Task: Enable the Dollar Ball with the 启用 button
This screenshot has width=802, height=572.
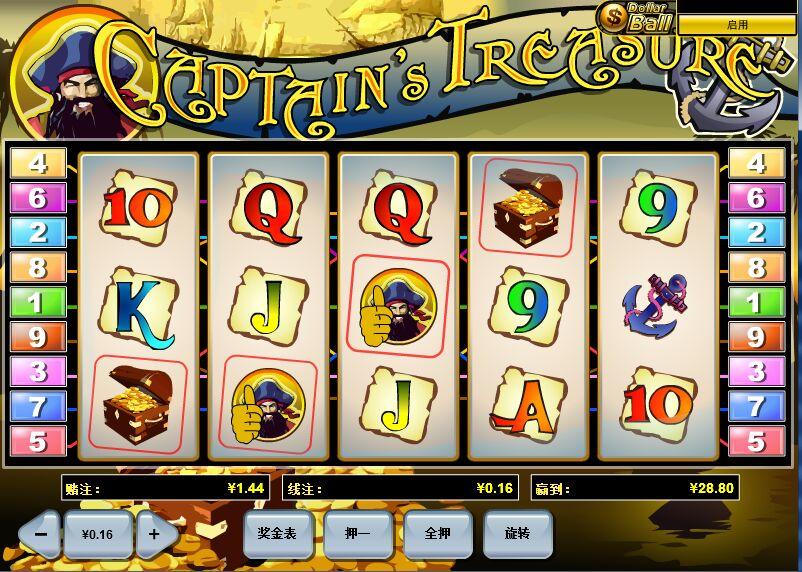Action: (x=737, y=24)
